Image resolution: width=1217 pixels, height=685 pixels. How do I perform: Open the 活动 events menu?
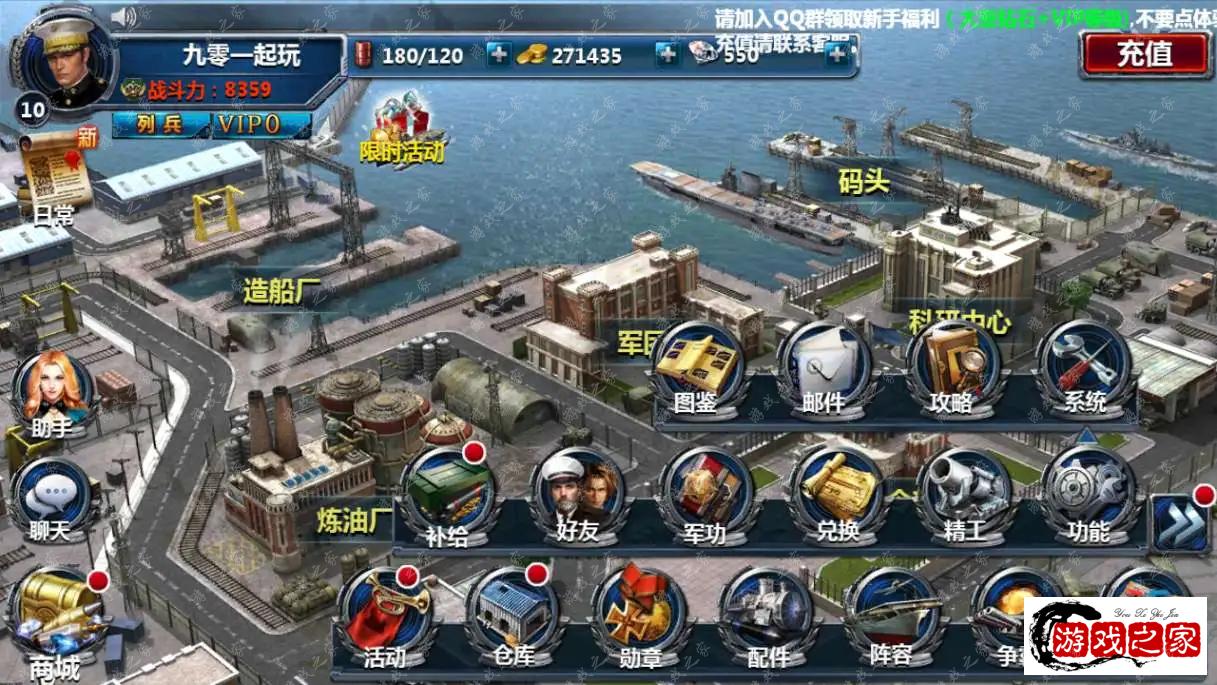(385, 620)
